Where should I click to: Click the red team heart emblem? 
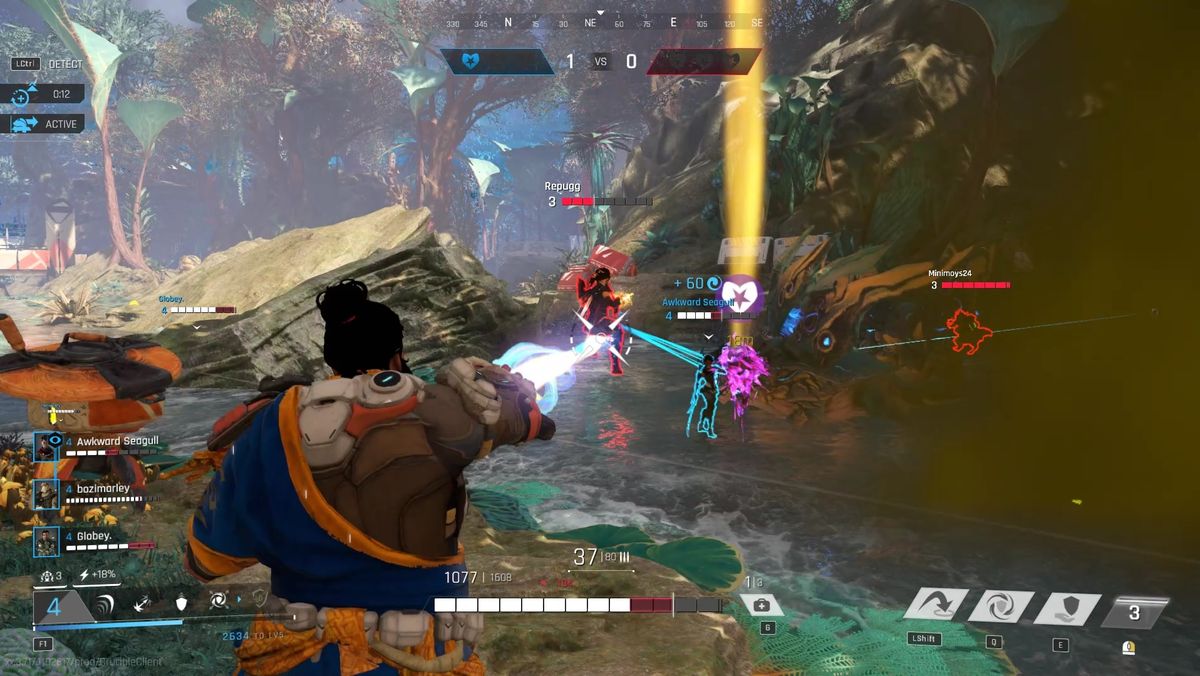(727, 62)
